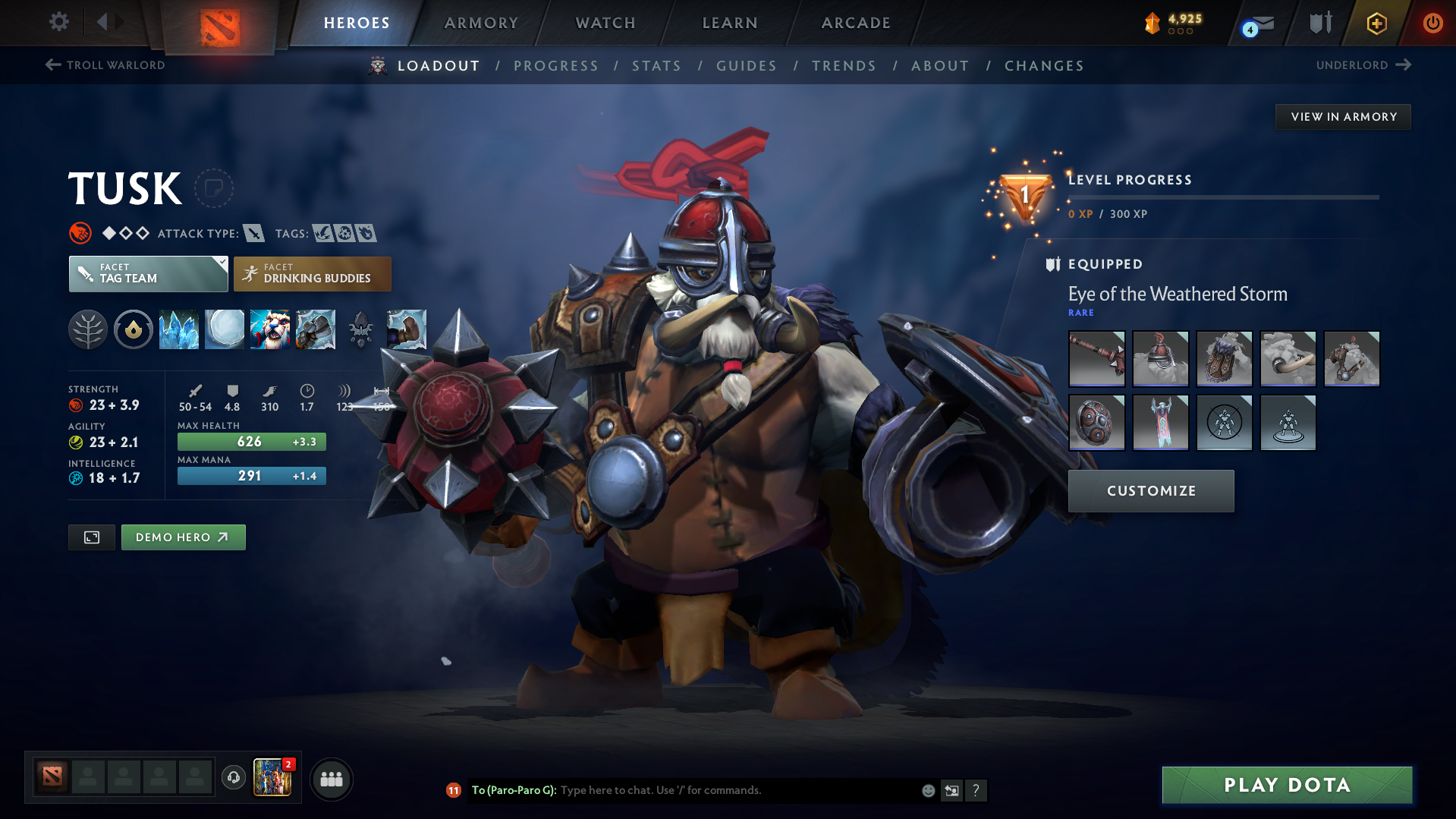This screenshot has height=819, width=1456.
Task: Open Dota Plus via the hexagon icon
Action: pyautogui.click(x=1376, y=23)
